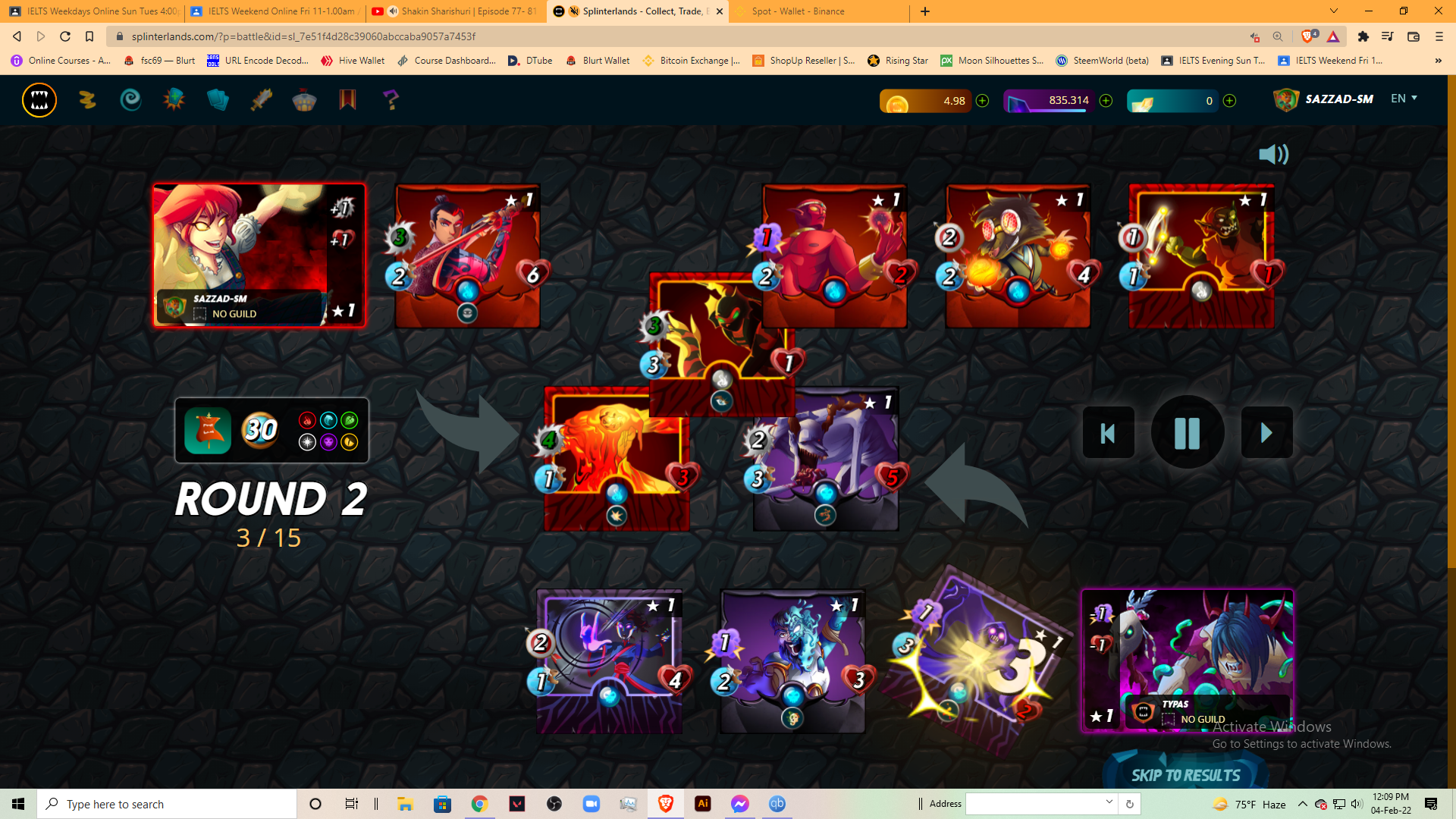Add credits using the plus beside 835.314
Screen dimensions: 1456x819
coord(1106,100)
